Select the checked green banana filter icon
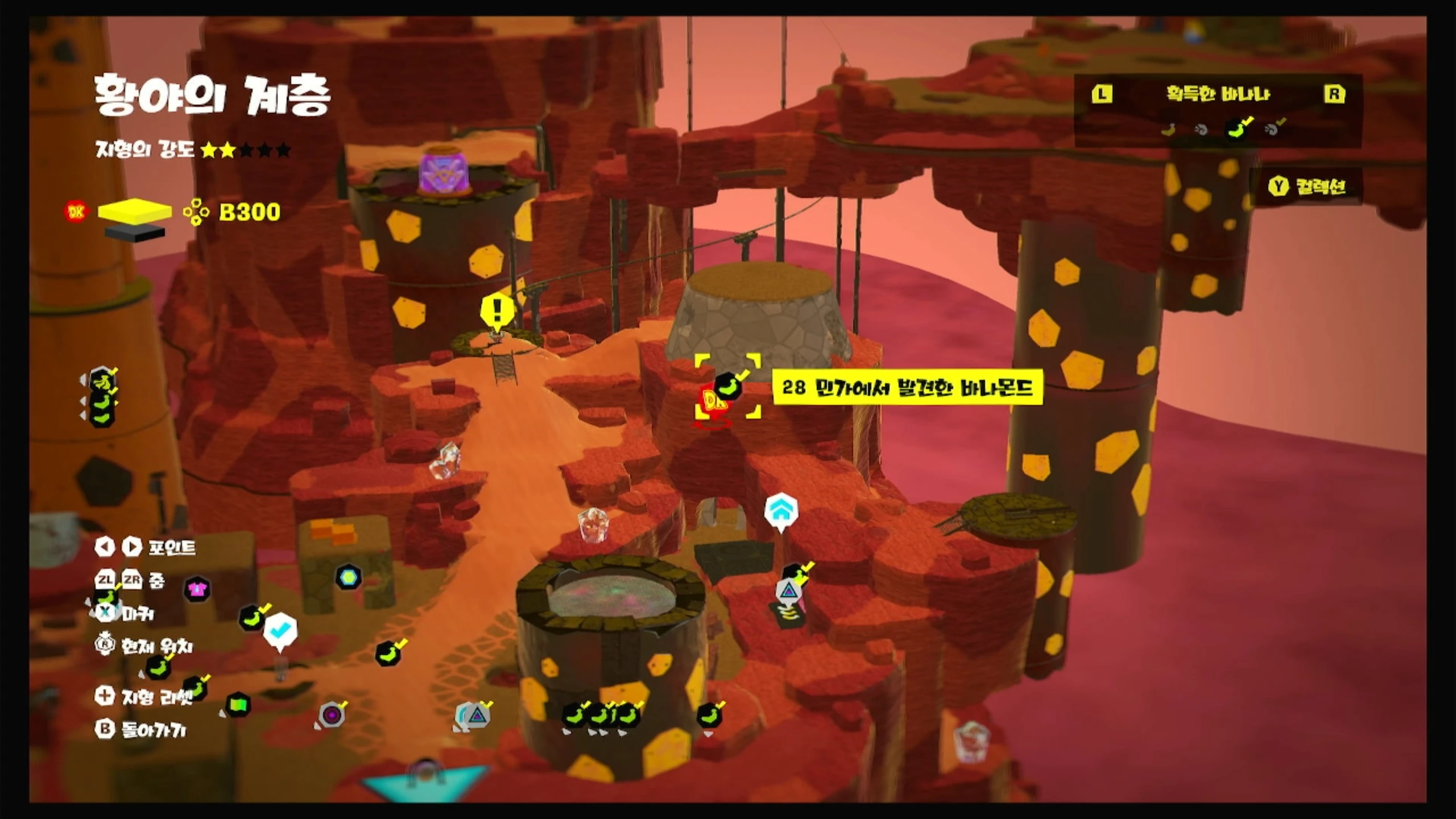The width and height of the screenshot is (1456, 819). coord(1238,129)
